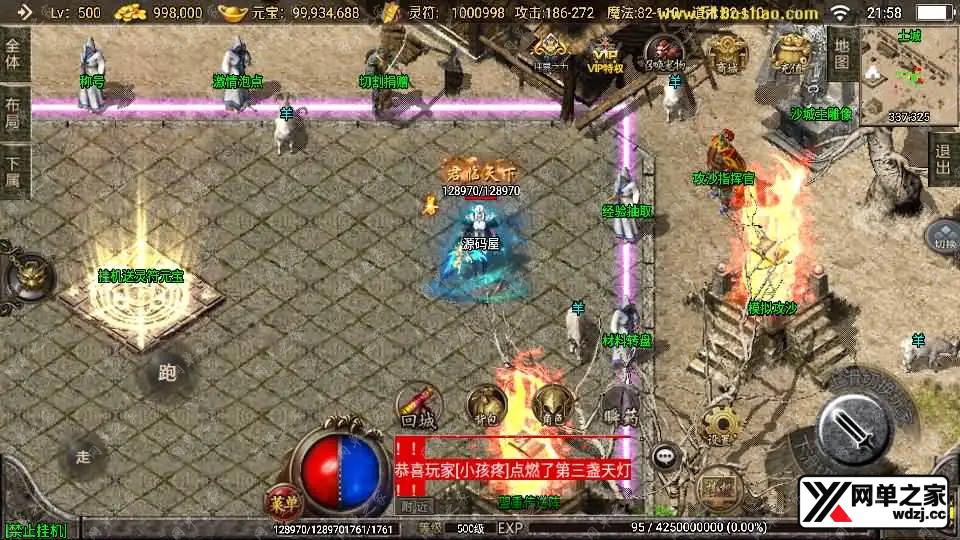Select the 附近 nearby chat channel

coord(415,506)
